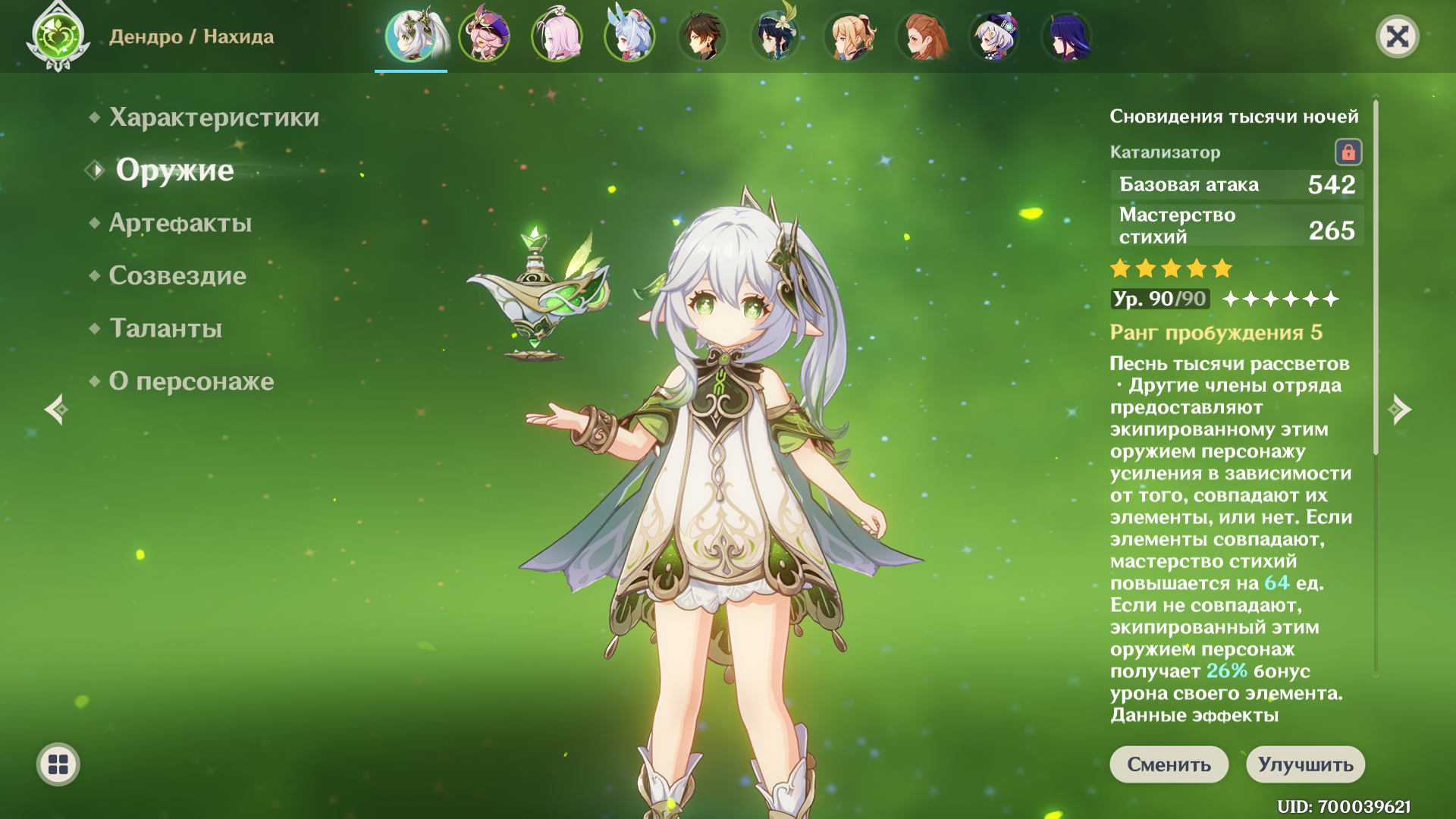The image size is (1456, 819).
Task: Toggle the weapon lock icon
Action: pos(1348,152)
